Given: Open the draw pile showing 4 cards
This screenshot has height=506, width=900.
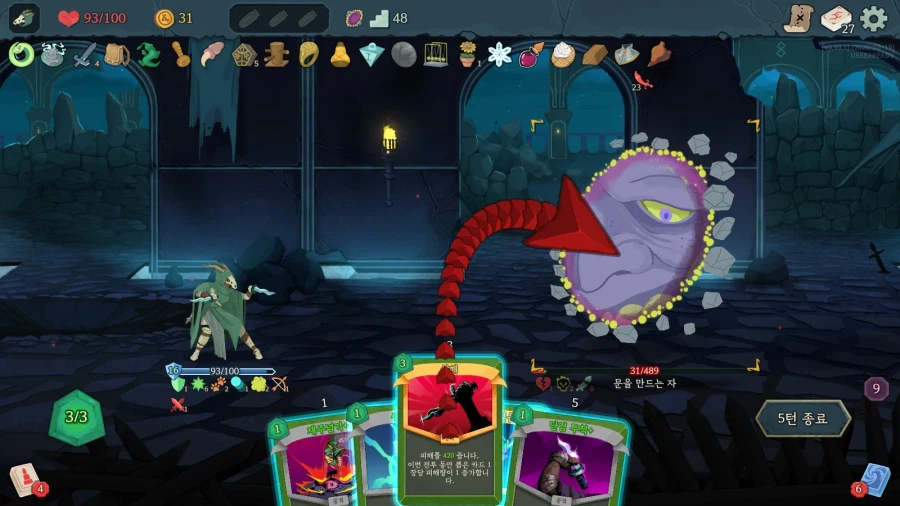Looking at the screenshot, I should tap(24, 480).
